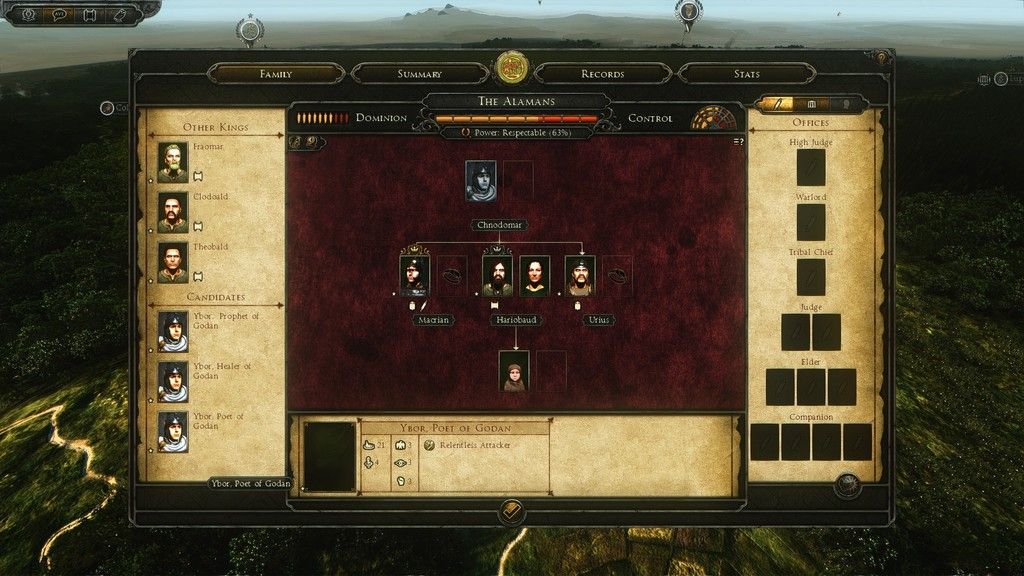1024x576 pixels.
Task: Select Hariobaud's portrait in family tree
Action: pos(497,275)
